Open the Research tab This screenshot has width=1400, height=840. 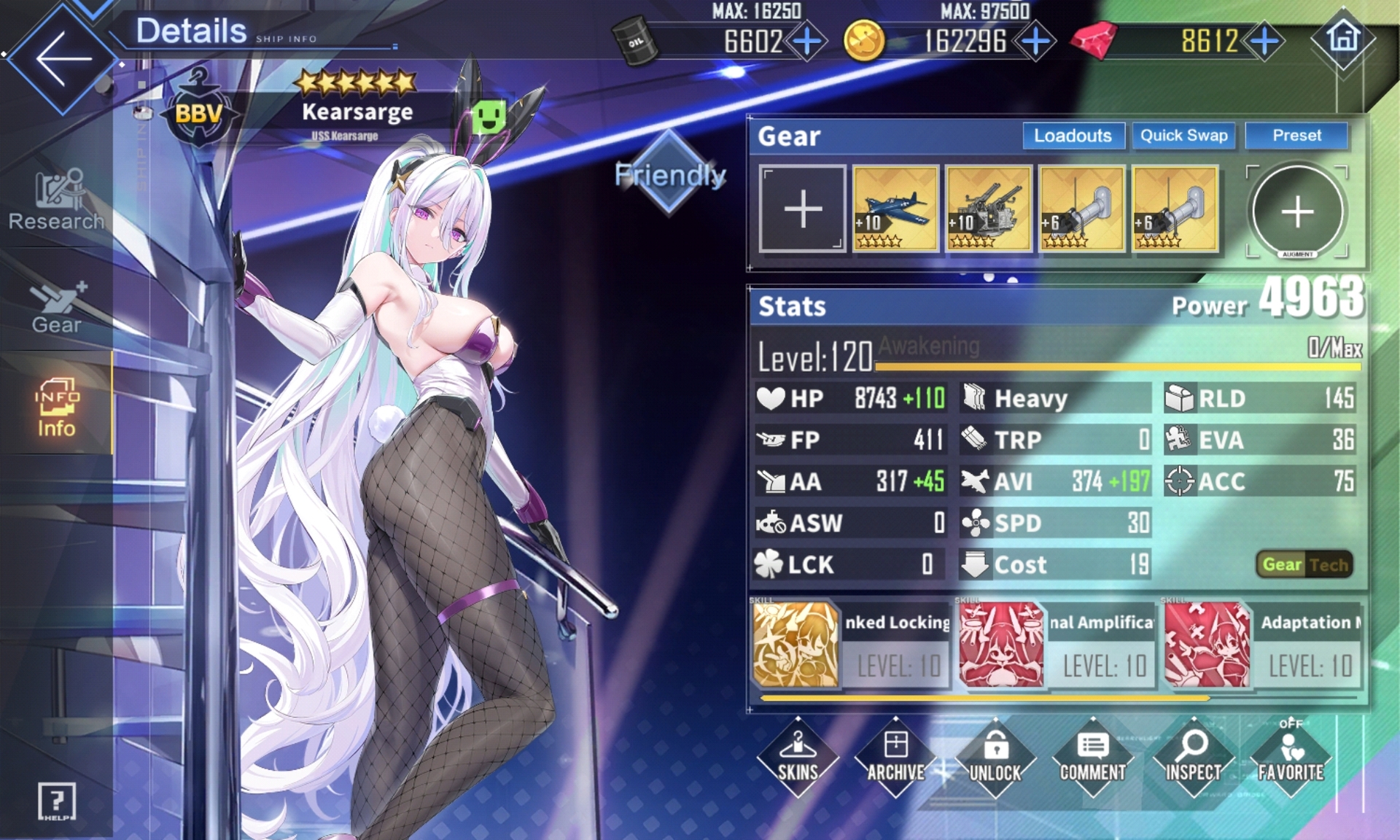tap(56, 201)
